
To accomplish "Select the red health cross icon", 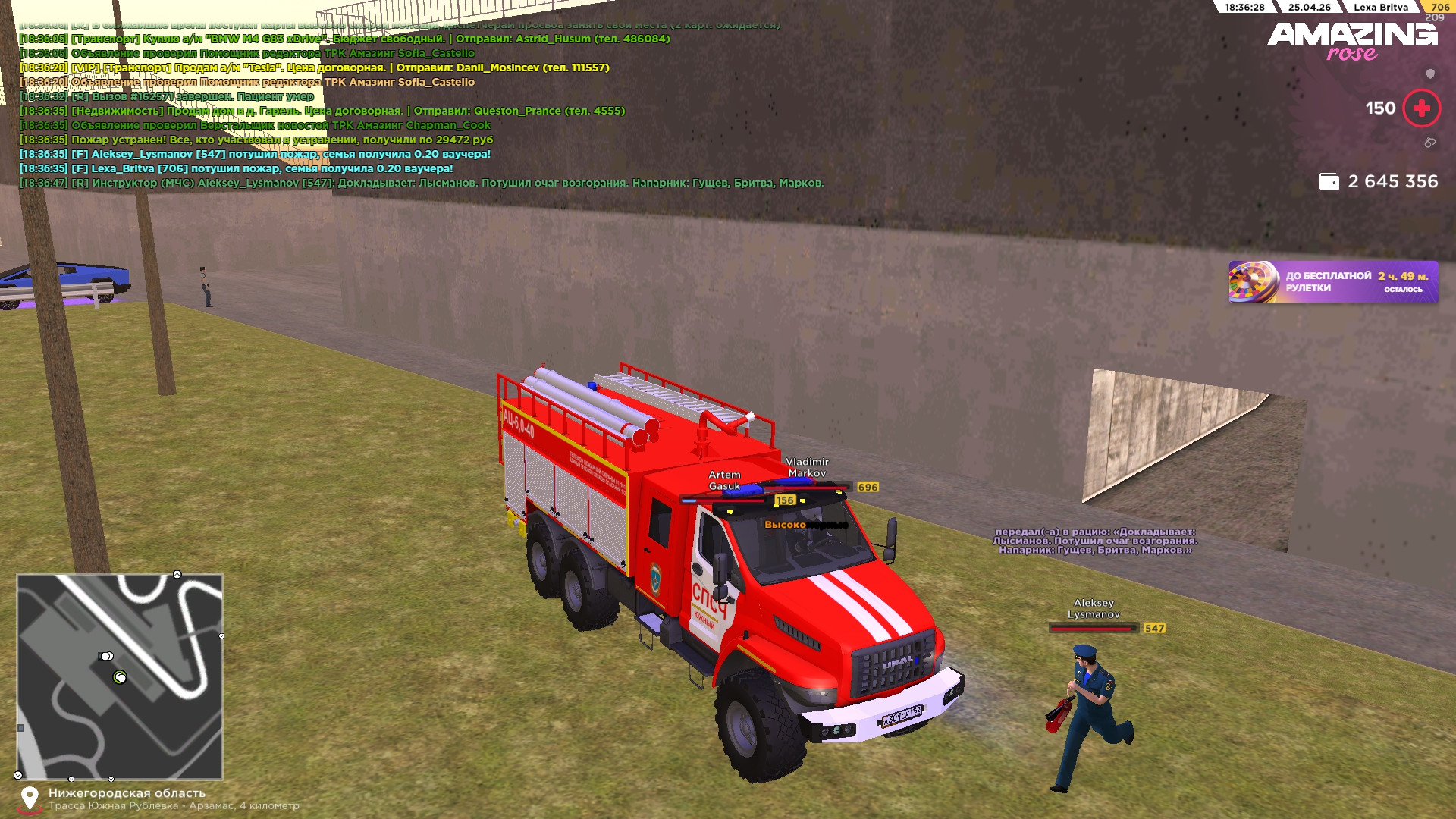I will coord(1421,108).
